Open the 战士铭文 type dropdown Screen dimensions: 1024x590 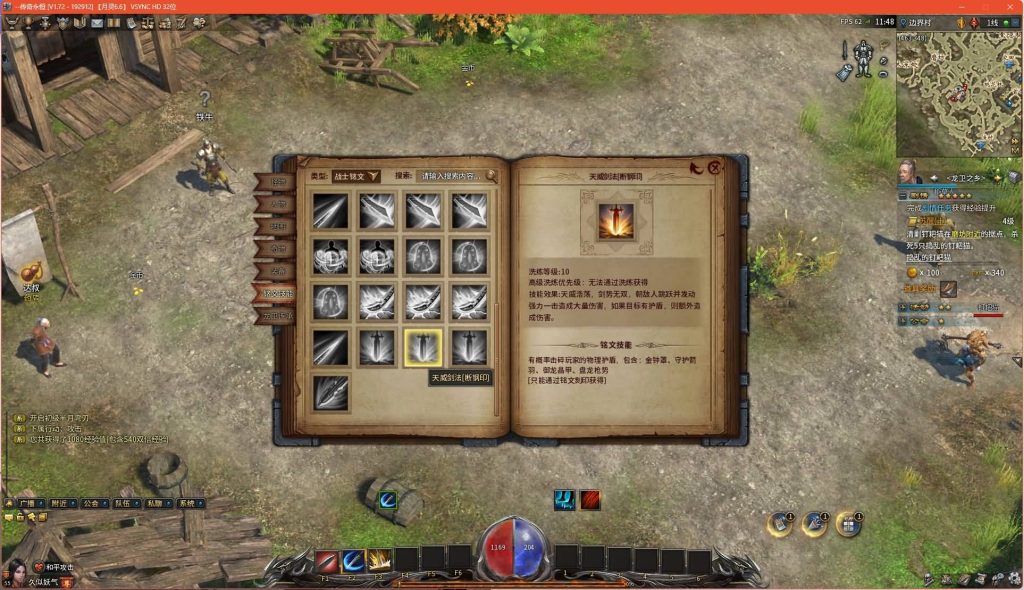point(356,176)
